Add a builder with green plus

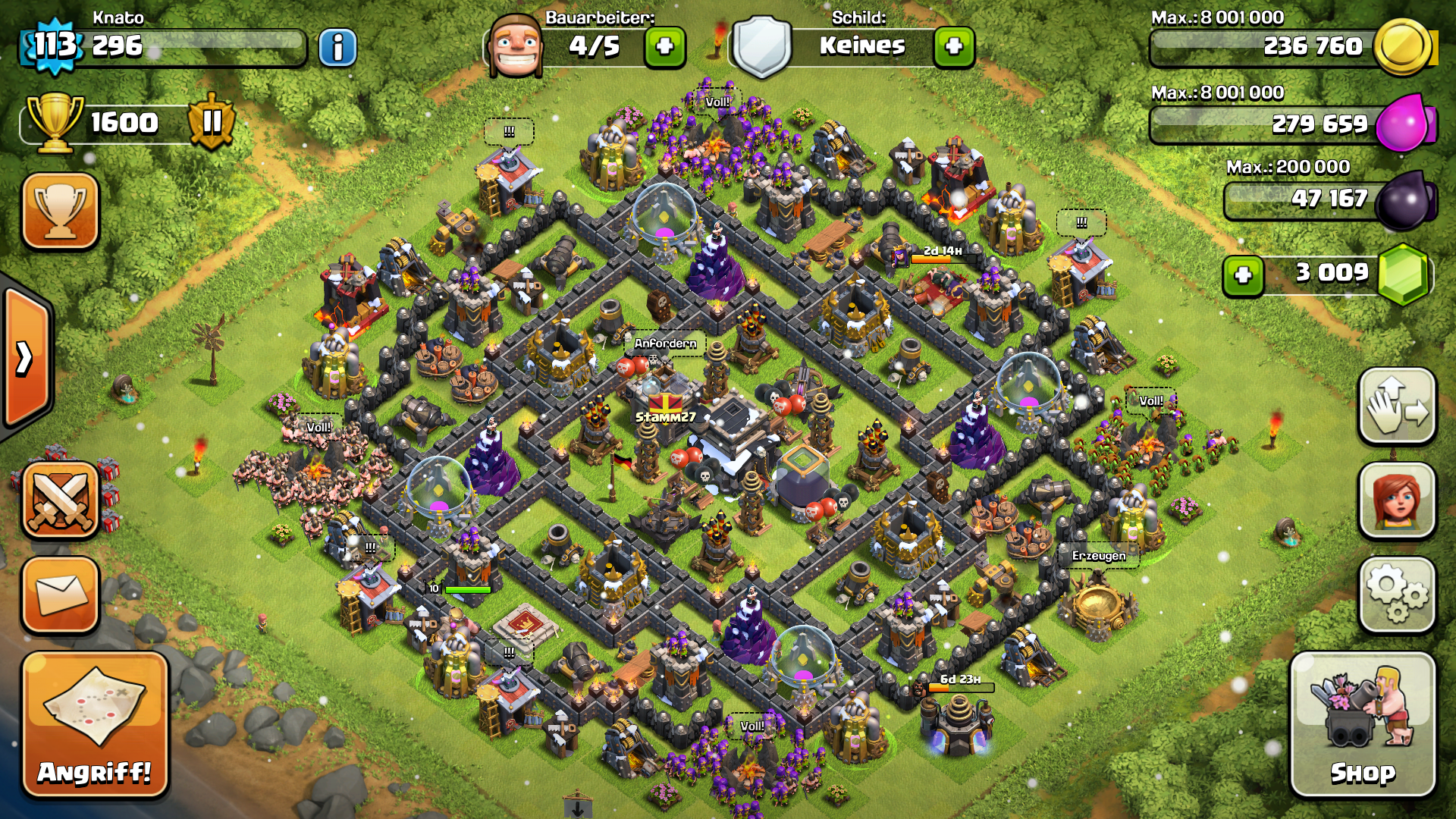tap(665, 47)
